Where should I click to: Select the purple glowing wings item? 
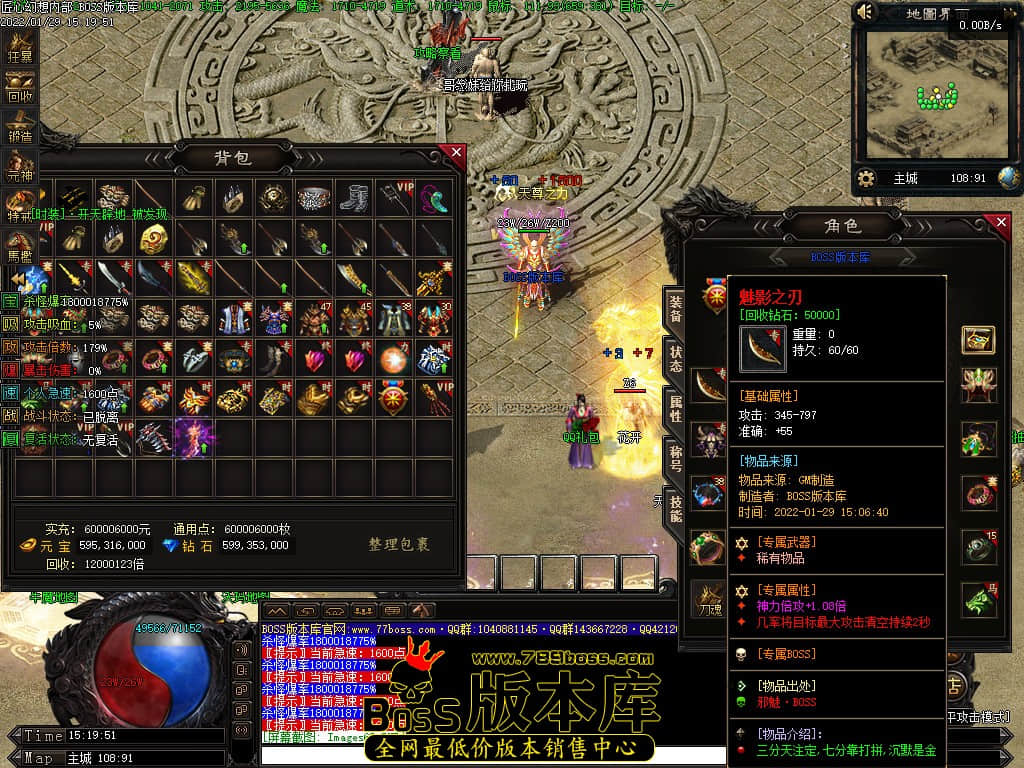pos(194,438)
